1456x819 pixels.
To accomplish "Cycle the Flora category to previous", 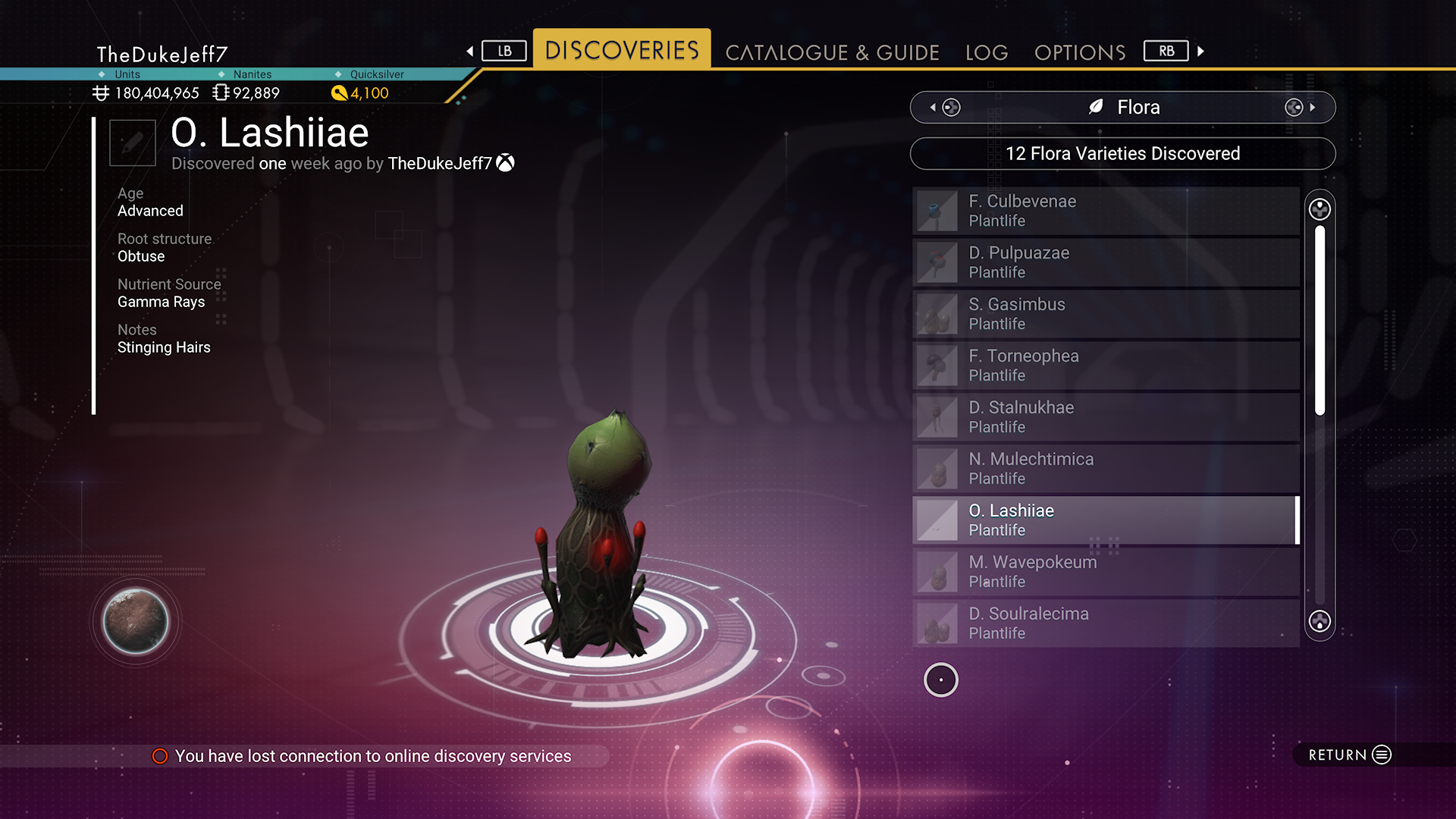I will point(945,108).
